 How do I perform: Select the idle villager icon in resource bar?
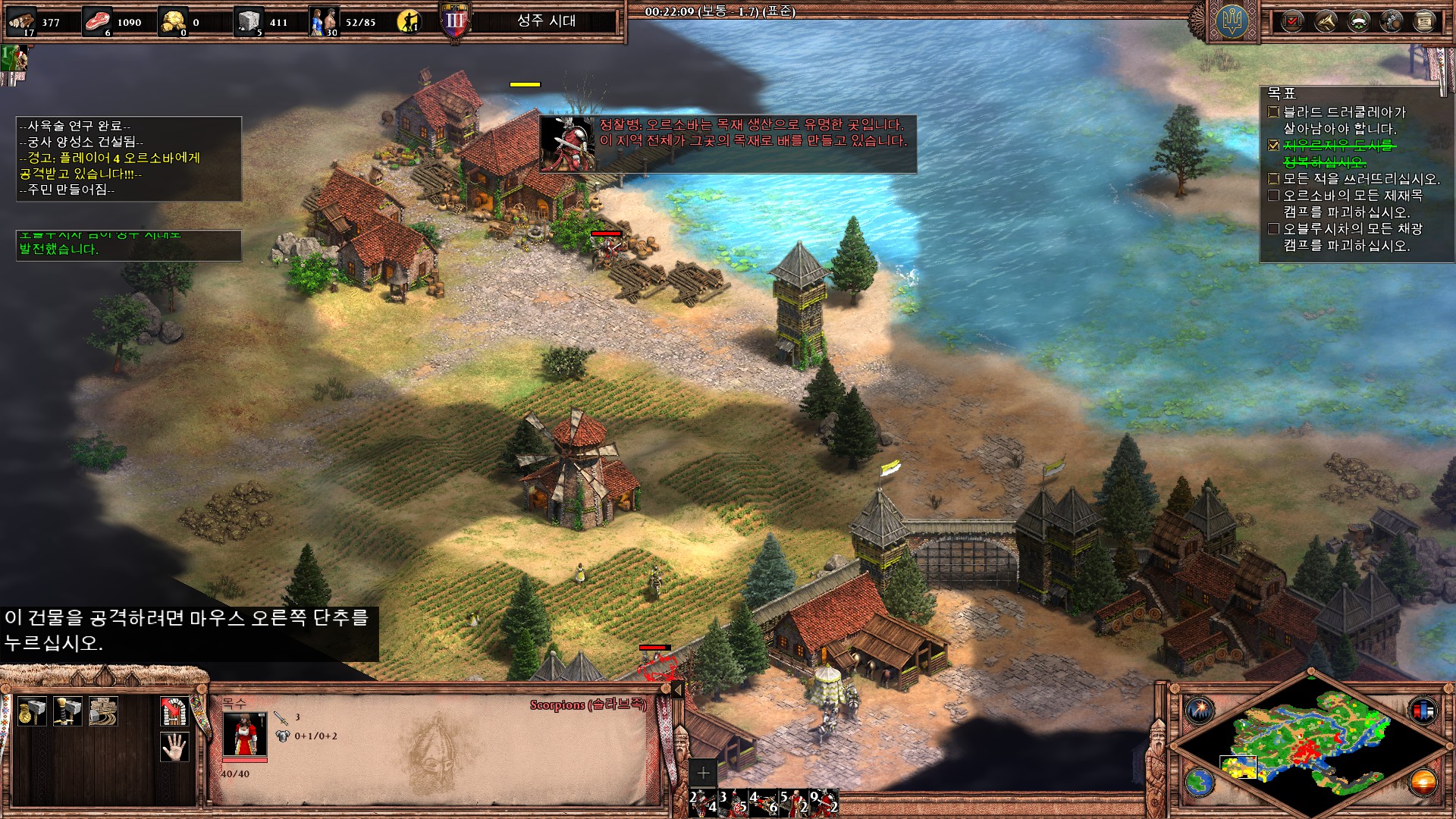tap(409, 21)
